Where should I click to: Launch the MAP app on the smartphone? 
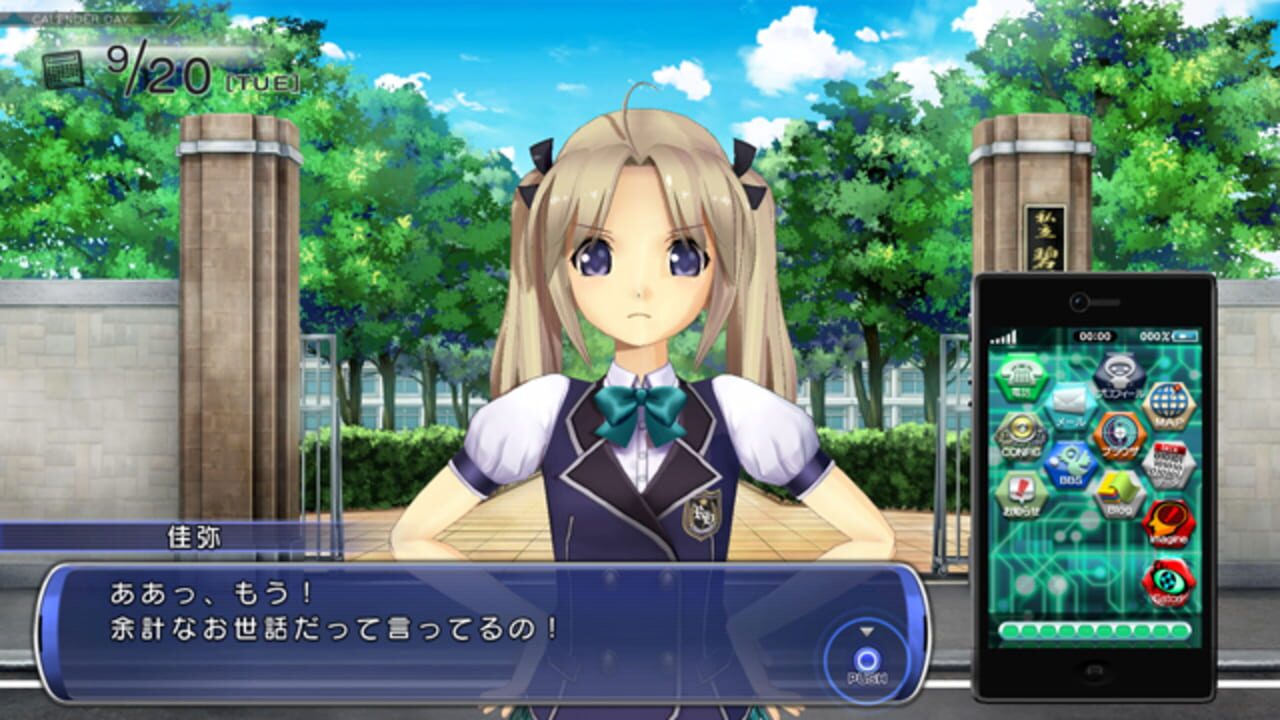point(1170,408)
